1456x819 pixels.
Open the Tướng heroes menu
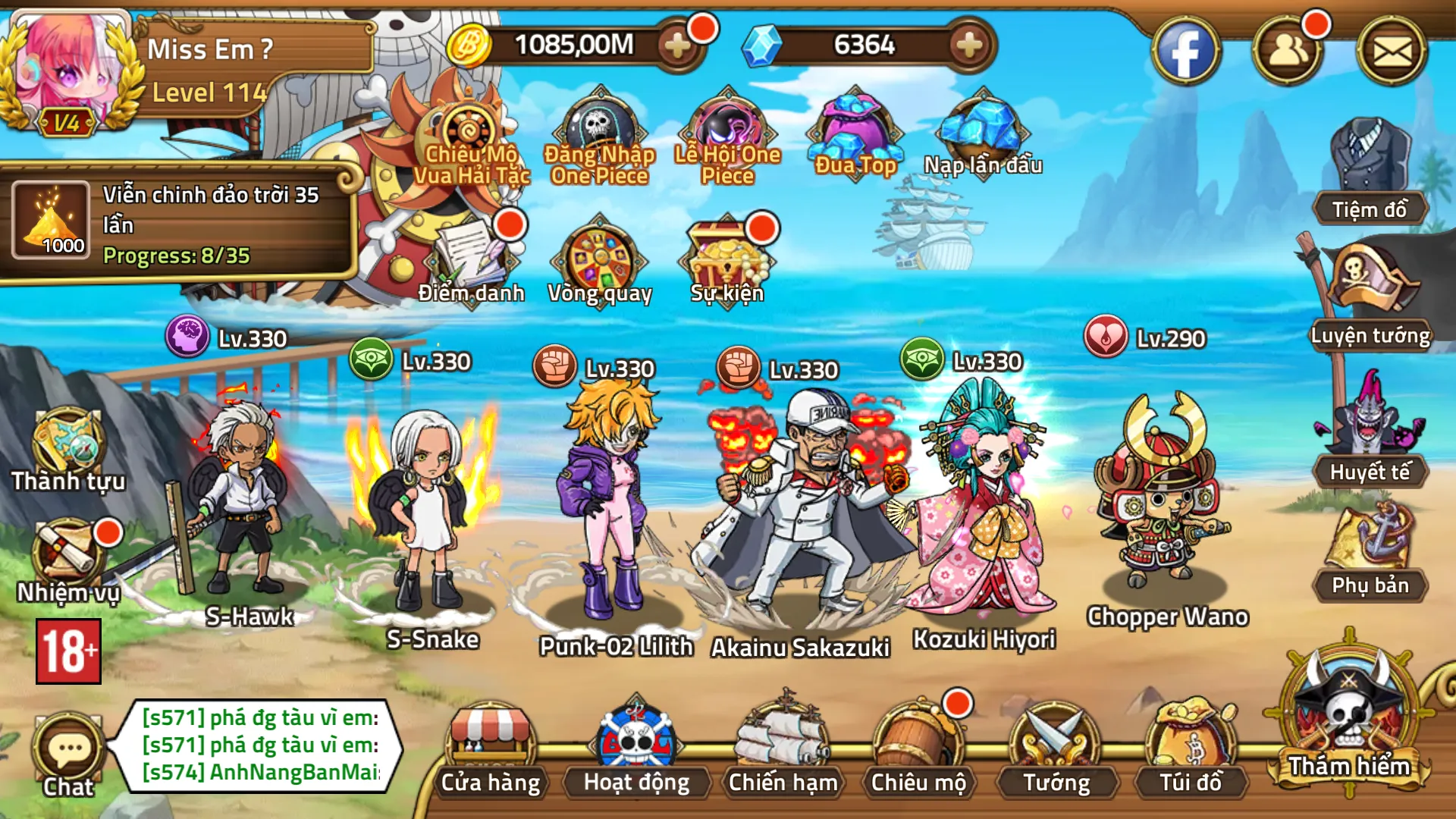click(x=1055, y=747)
